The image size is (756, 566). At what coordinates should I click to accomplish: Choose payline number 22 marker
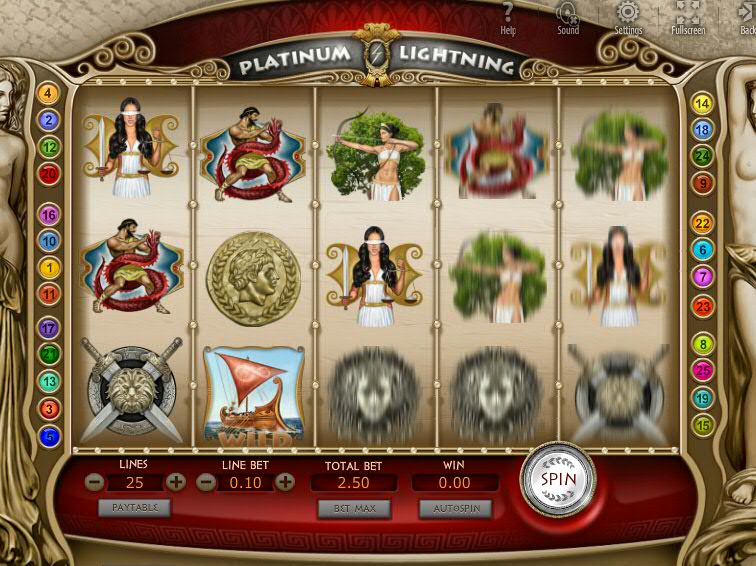(703, 223)
